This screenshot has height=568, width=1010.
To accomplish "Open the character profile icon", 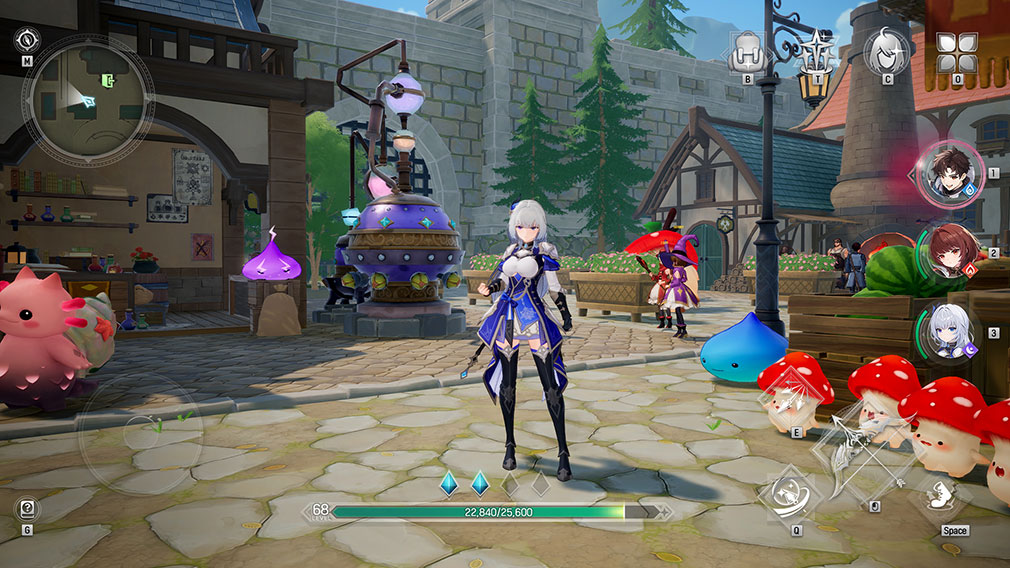I will point(887,48).
